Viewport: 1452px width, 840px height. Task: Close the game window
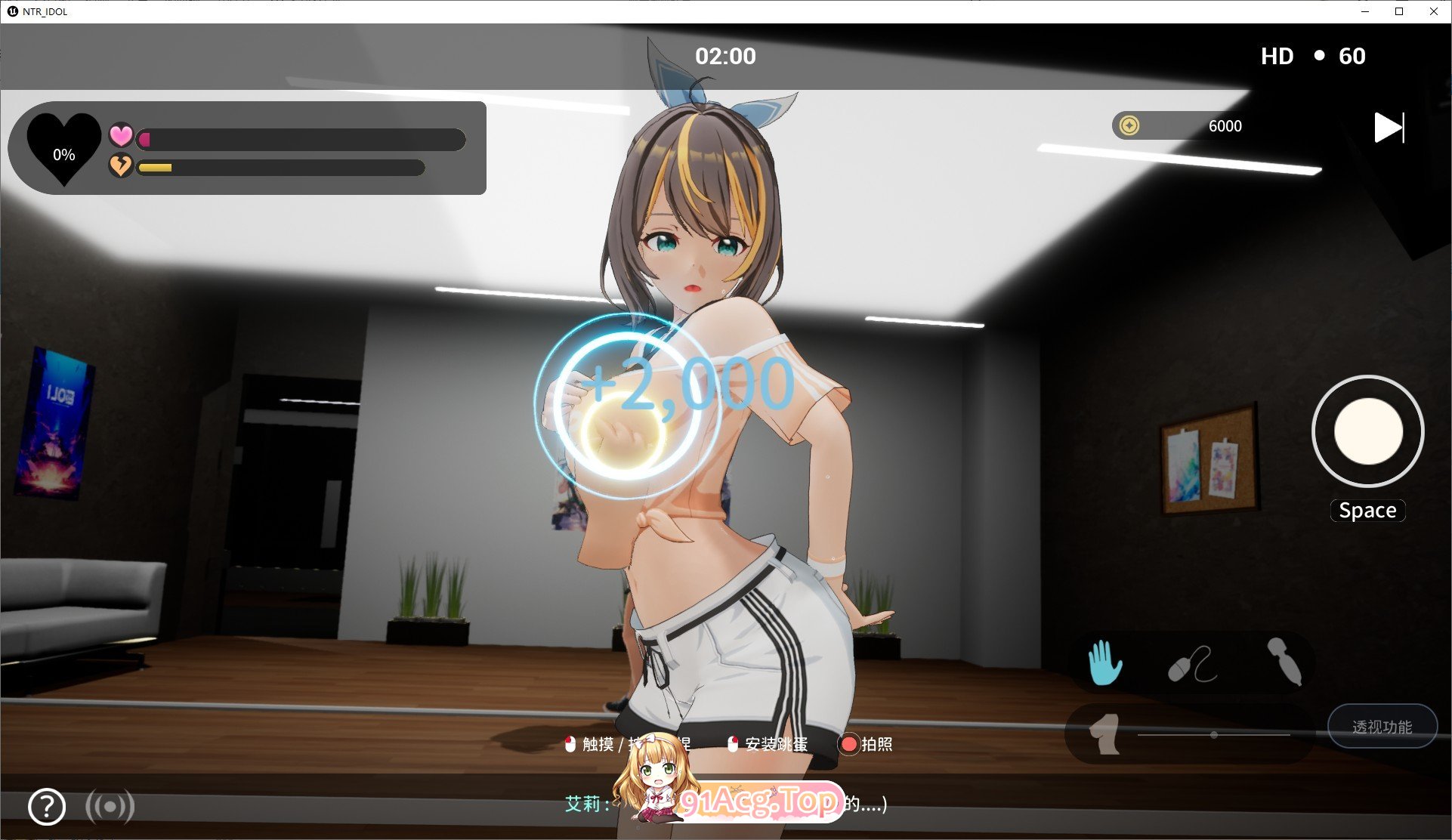(x=1433, y=11)
